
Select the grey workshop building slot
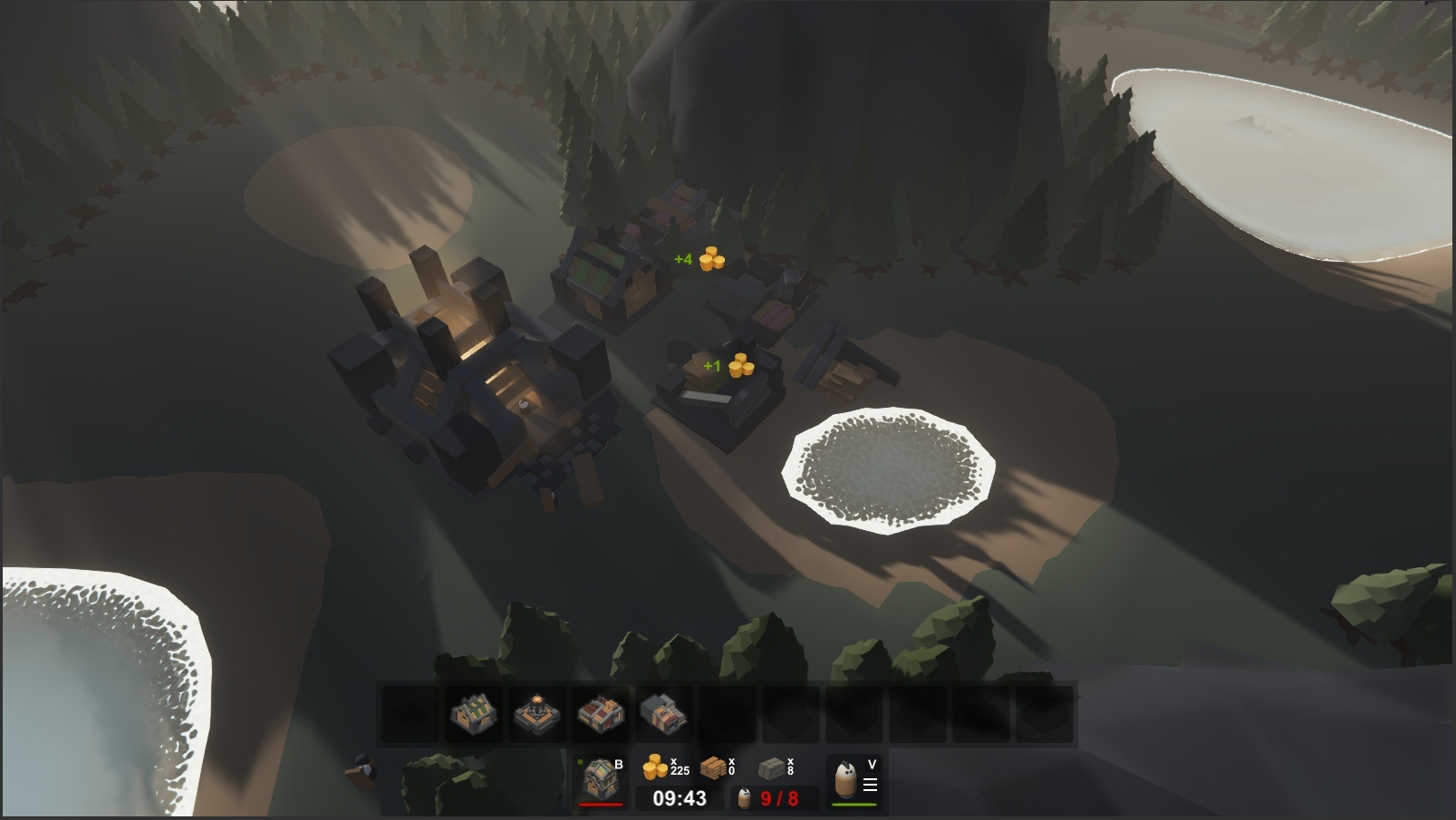(663, 715)
